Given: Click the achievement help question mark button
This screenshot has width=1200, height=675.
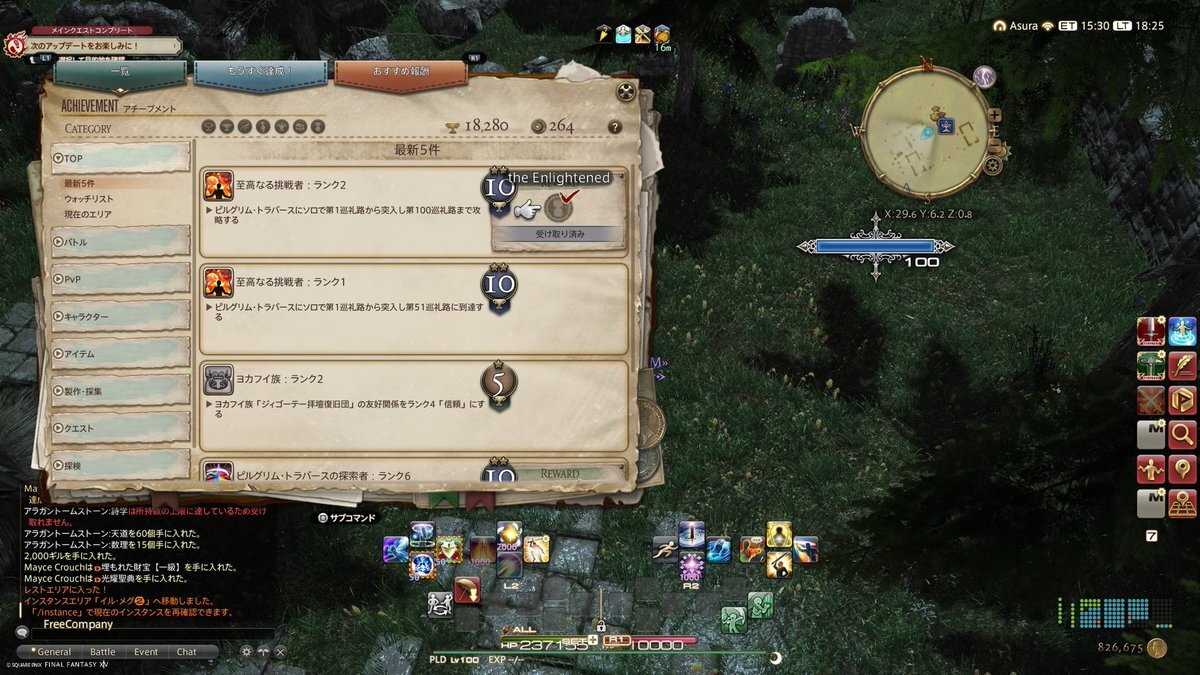Looking at the screenshot, I should (x=614, y=127).
